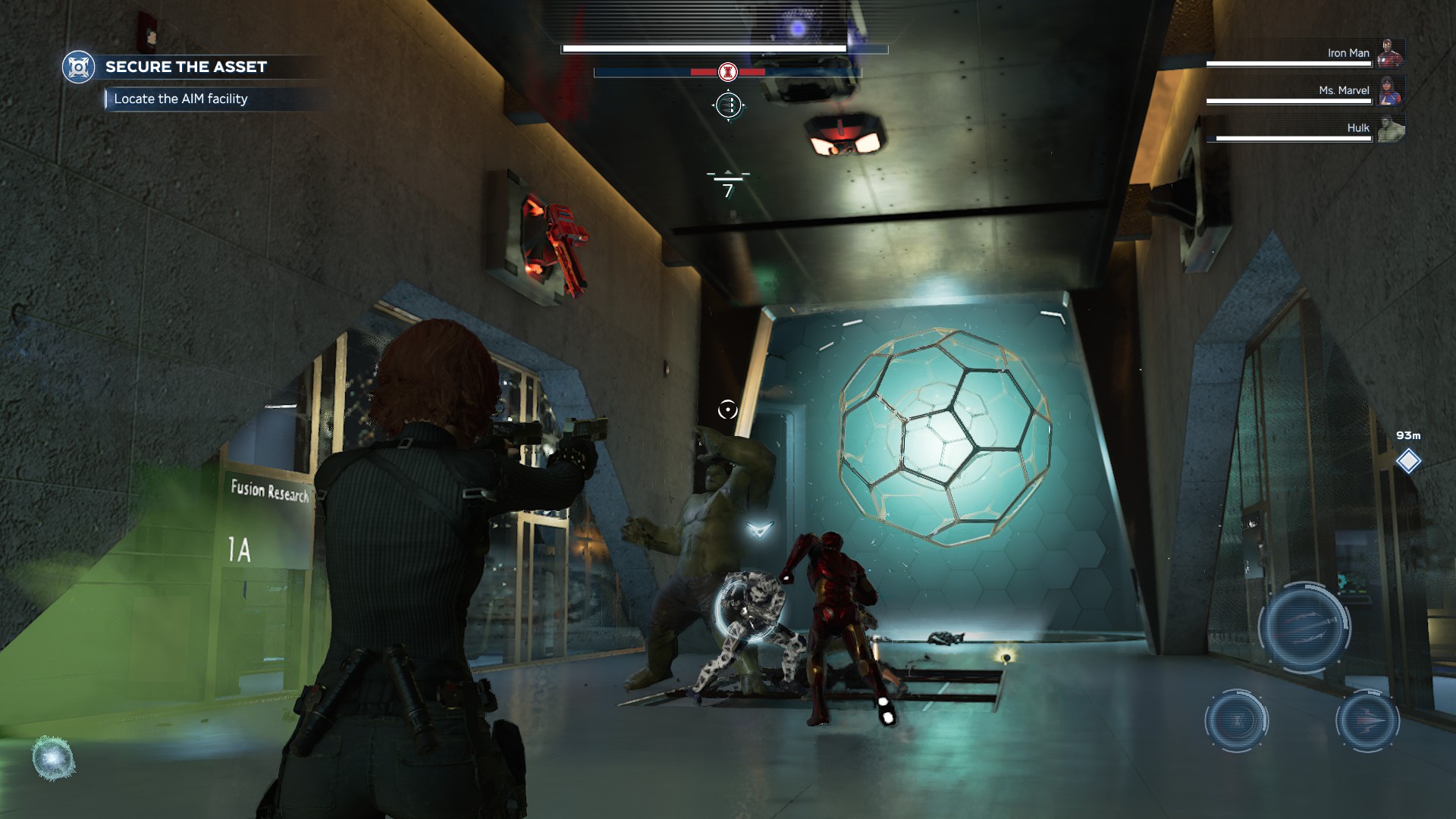
Task: Activate the large ultimate ability with batons icon
Action: [x=1304, y=627]
